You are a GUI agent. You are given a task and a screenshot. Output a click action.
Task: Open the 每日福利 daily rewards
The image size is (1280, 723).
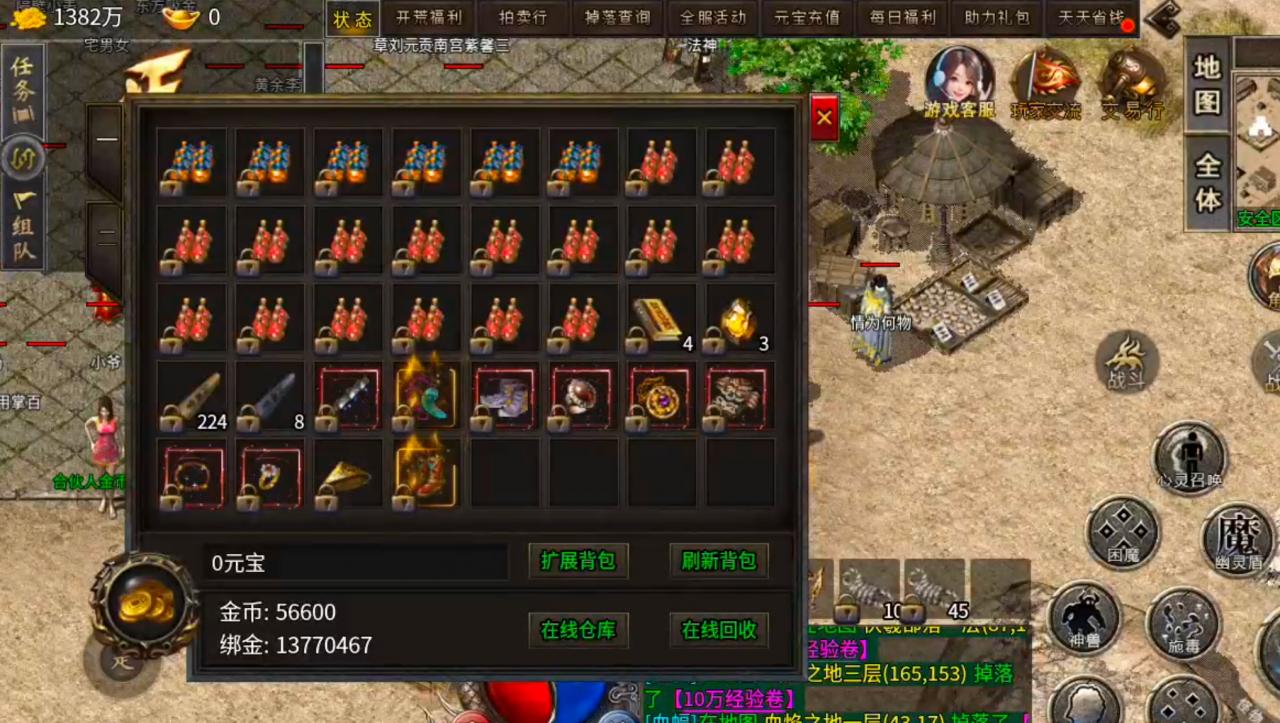[901, 18]
